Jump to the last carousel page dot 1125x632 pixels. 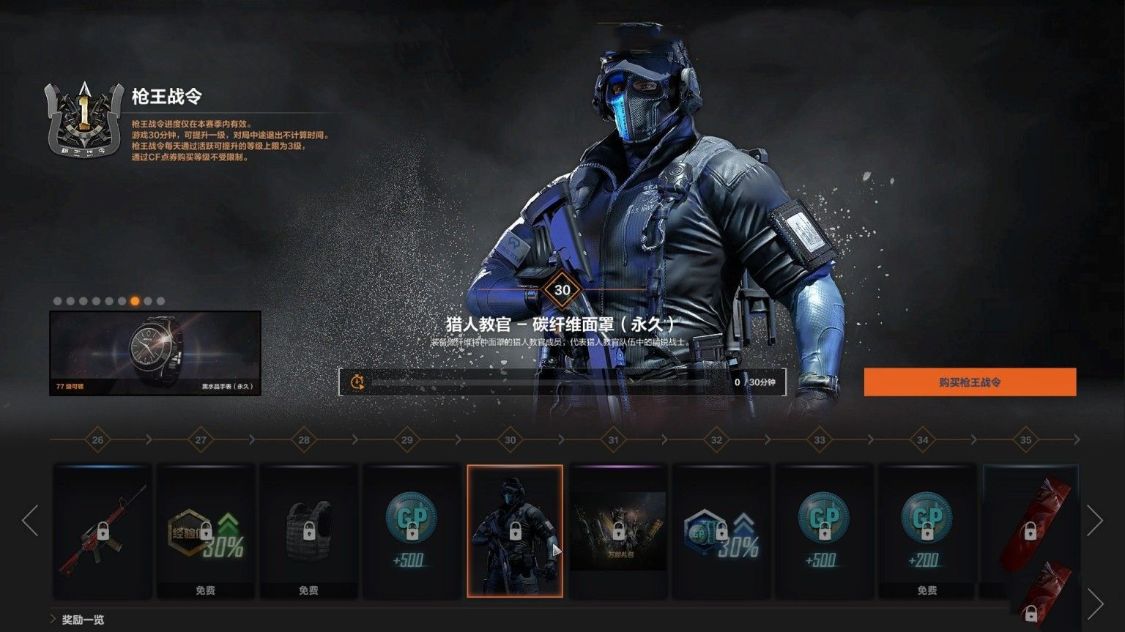(x=161, y=300)
